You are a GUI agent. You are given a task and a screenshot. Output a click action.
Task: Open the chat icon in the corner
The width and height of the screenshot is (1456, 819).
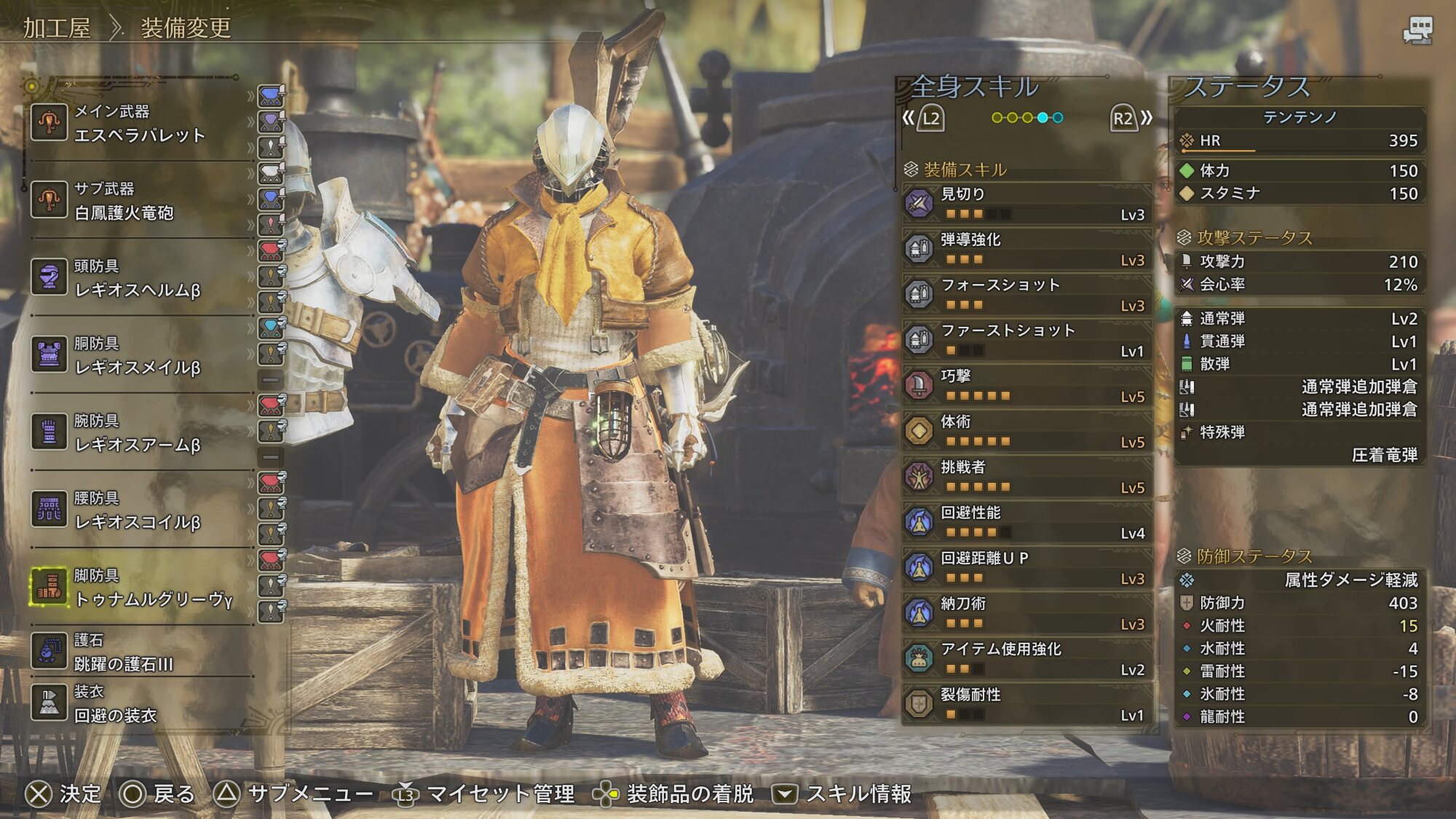click(x=1417, y=31)
